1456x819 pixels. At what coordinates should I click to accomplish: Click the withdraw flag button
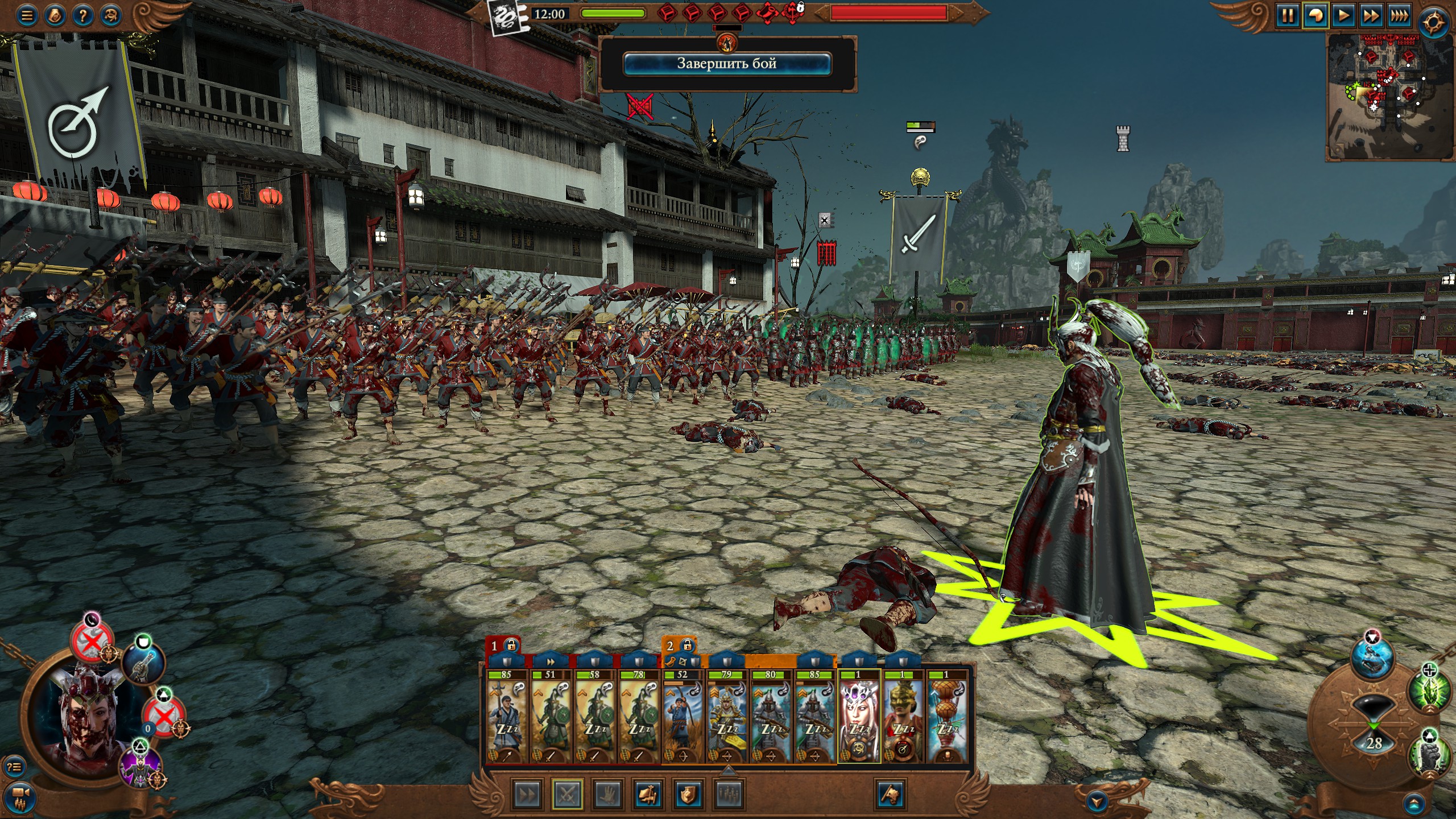coord(891,795)
